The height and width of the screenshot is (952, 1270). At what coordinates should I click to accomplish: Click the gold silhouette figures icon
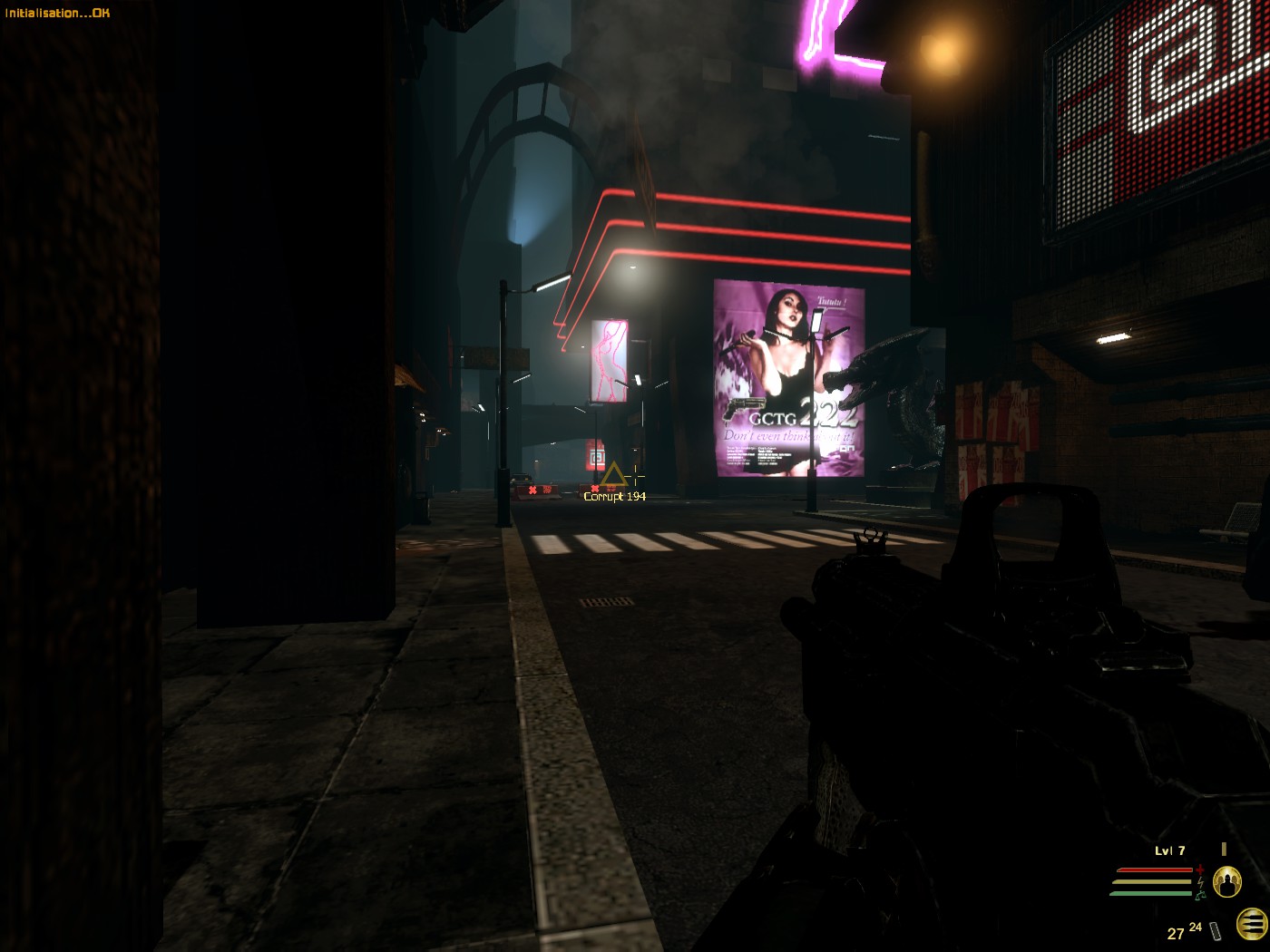pos(1226,881)
